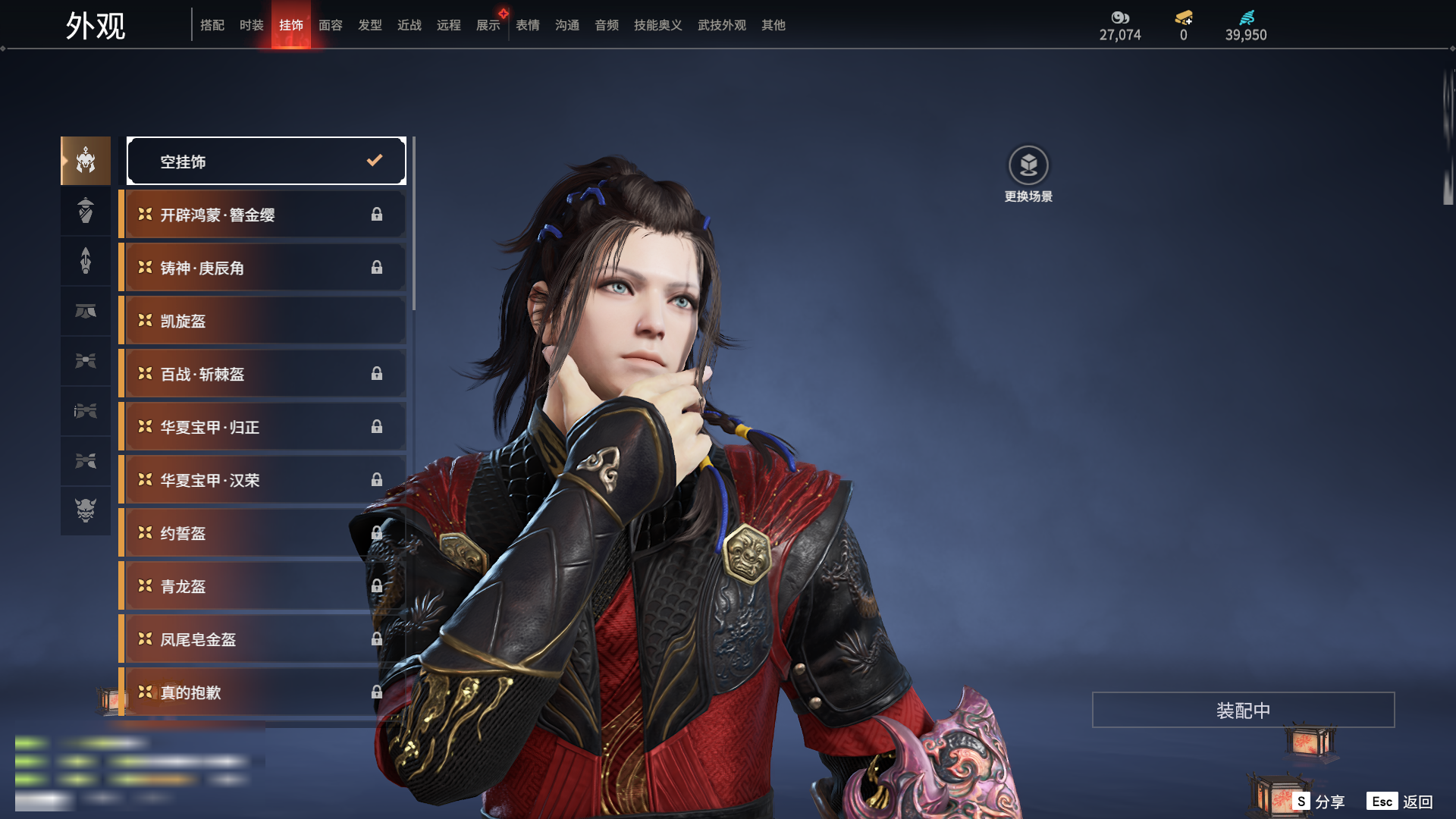Viewport: 1456px width, 819px height.
Task: Select the 其他 tab
Action: [773, 25]
